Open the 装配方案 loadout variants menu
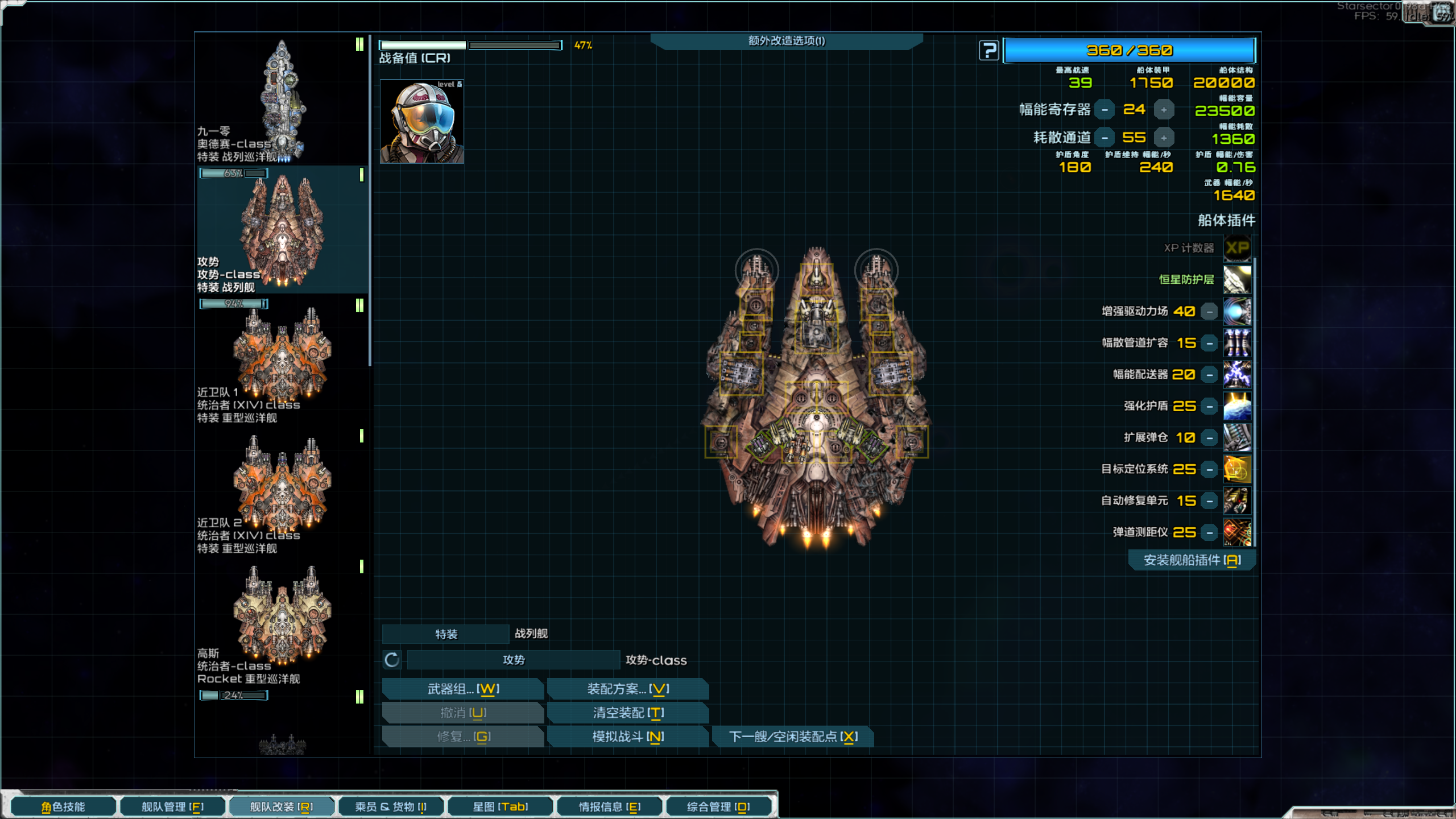Viewport: 1456px width, 819px height. [x=628, y=689]
